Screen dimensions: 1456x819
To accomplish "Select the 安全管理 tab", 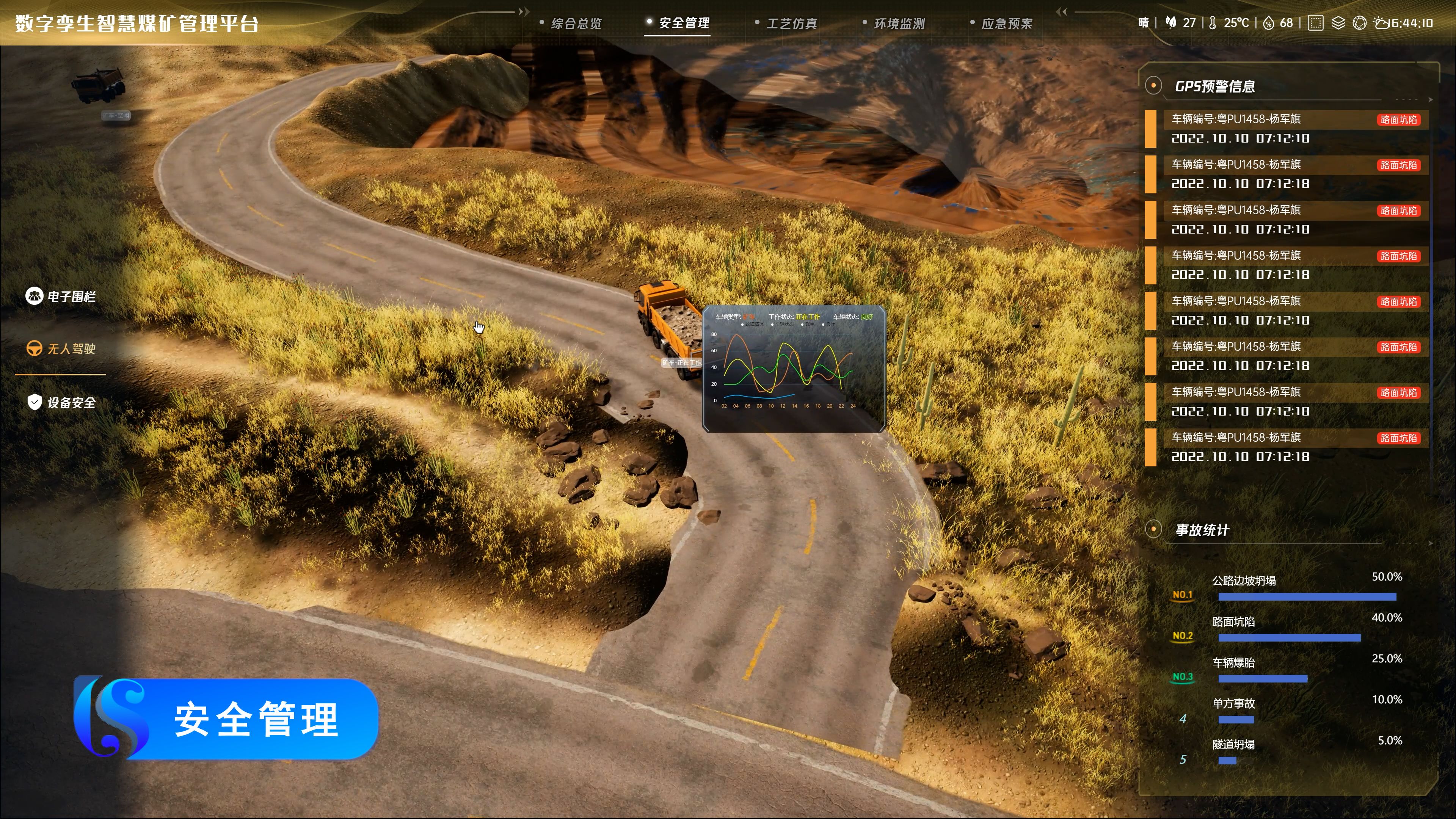I will point(683,23).
